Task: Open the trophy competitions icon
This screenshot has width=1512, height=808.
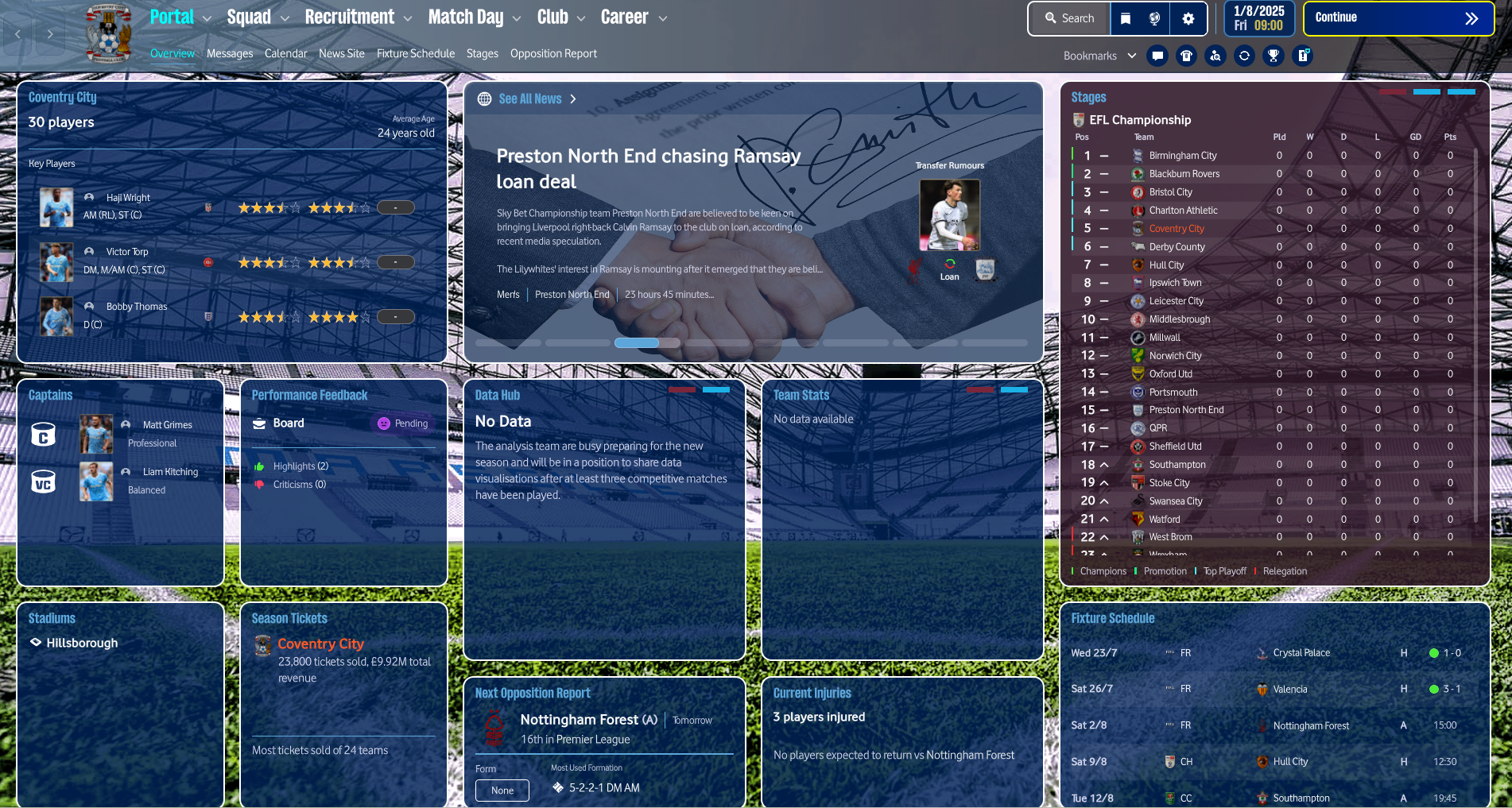Action: pyautogui.click(x=1274, y=56)
